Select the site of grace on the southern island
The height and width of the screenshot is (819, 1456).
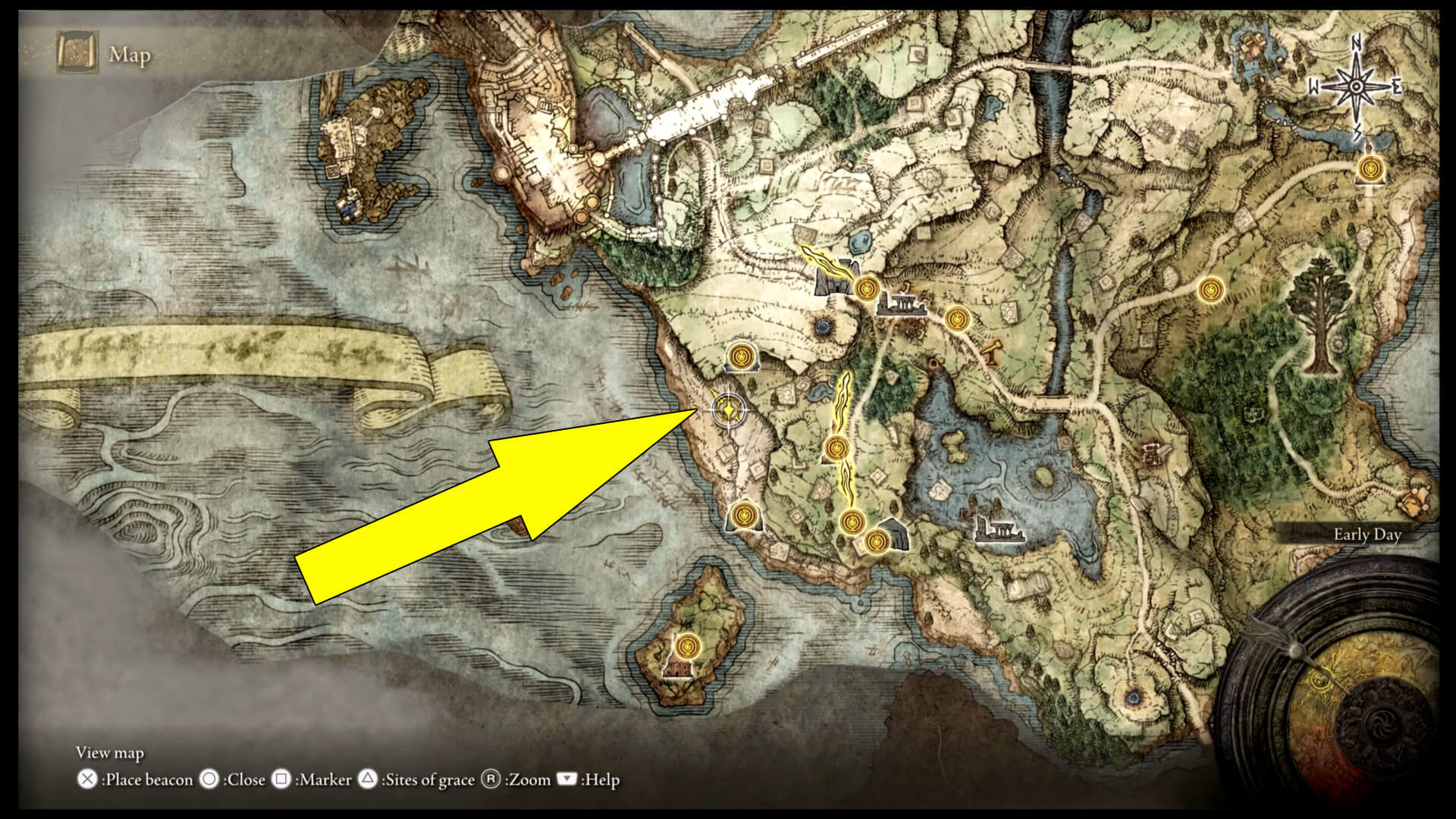click(x=689, y=645)
